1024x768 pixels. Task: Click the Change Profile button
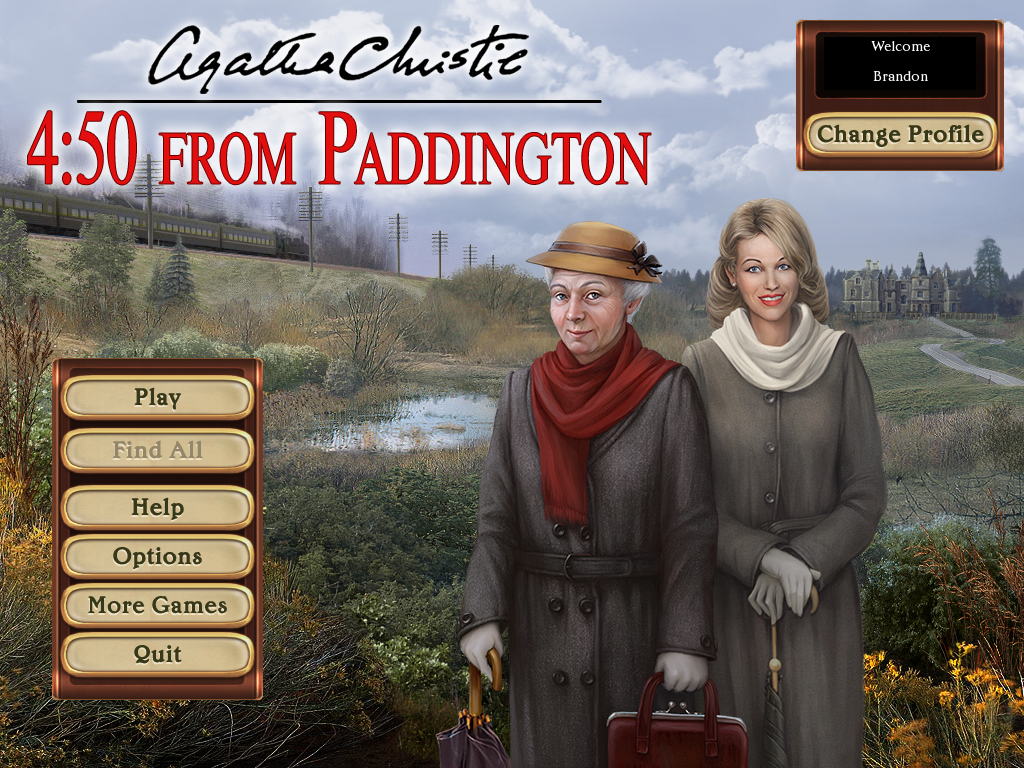point(900,134)
